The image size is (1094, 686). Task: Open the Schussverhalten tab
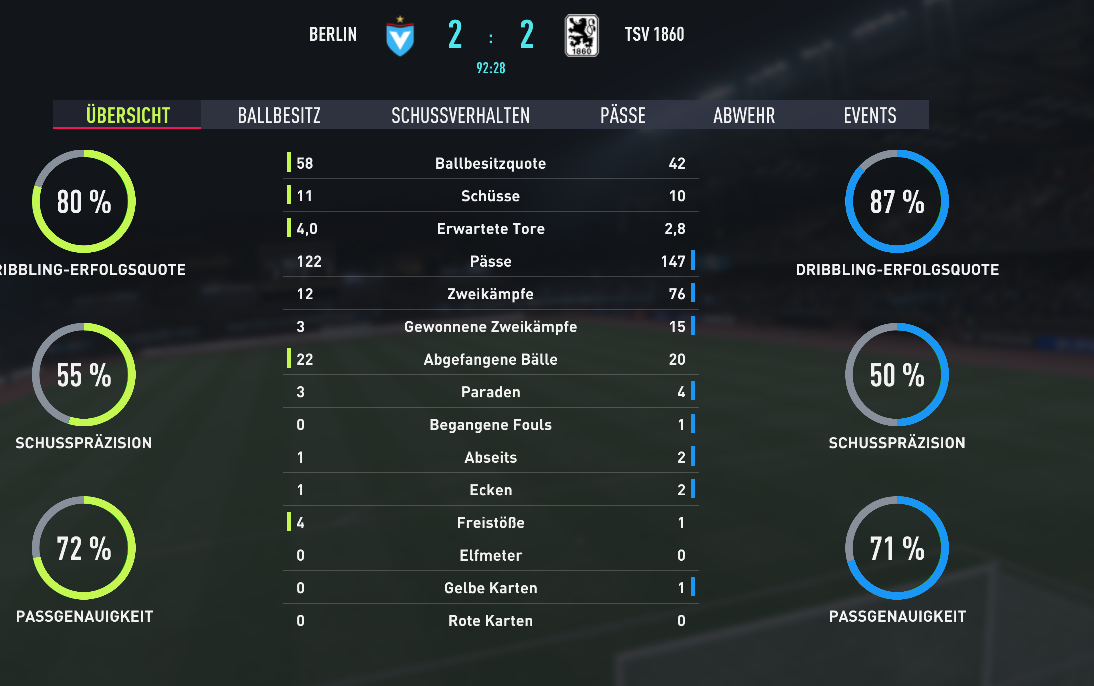point(460,115)
